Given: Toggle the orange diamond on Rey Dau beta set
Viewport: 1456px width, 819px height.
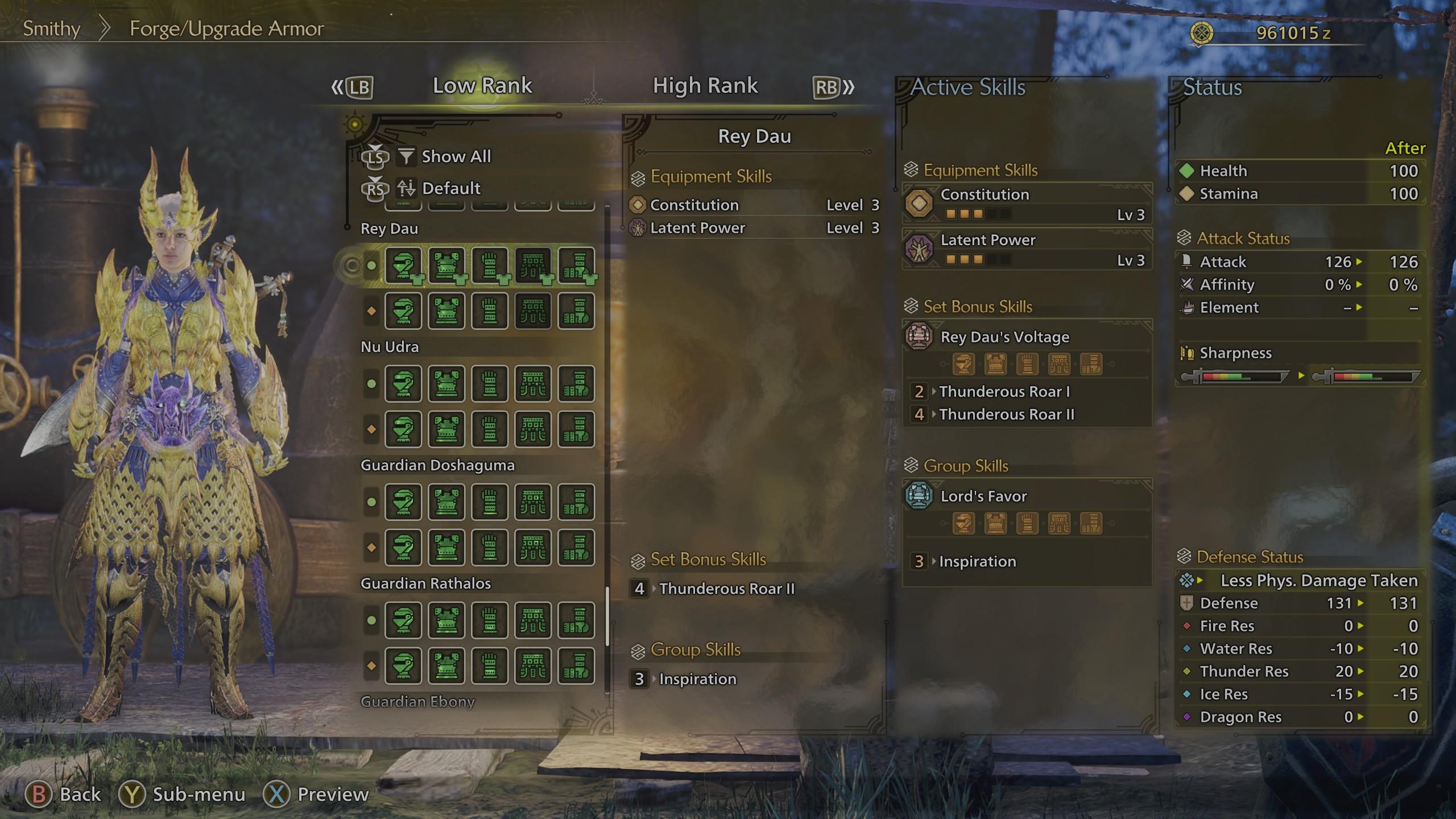Looking at the screenshot, I should (370, 311).
